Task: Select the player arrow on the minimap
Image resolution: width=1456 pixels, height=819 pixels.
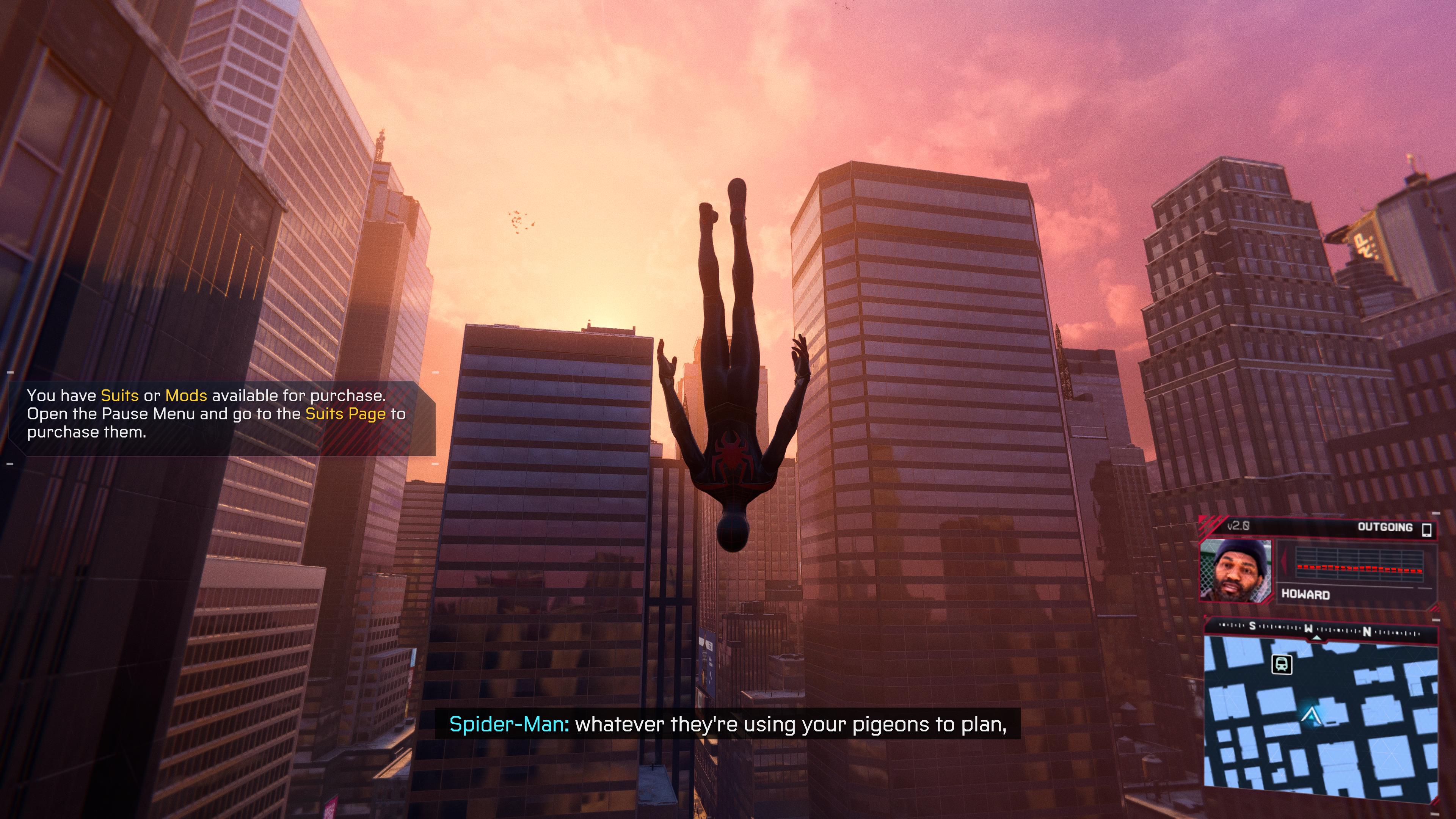Action: coord(1309,715)
